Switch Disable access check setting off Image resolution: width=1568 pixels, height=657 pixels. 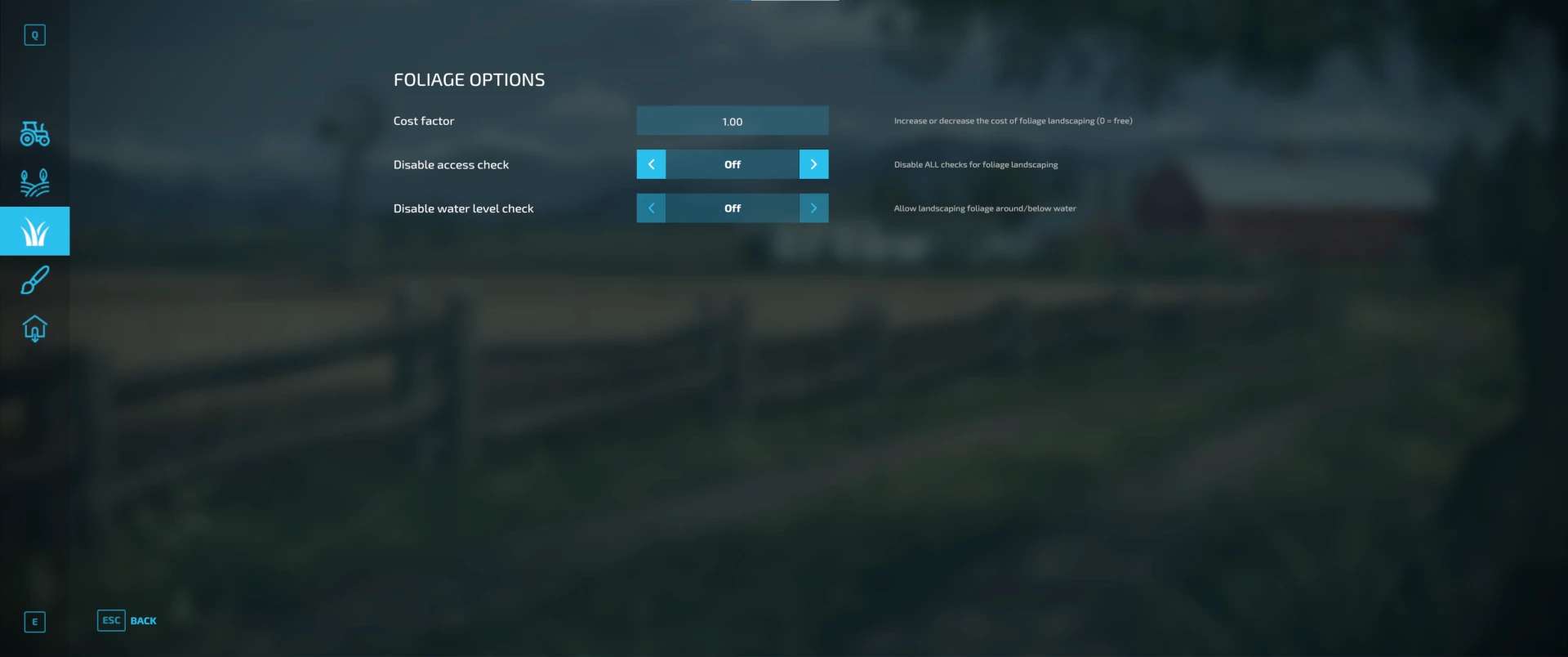pyautogui.click(x=651, y=164)
